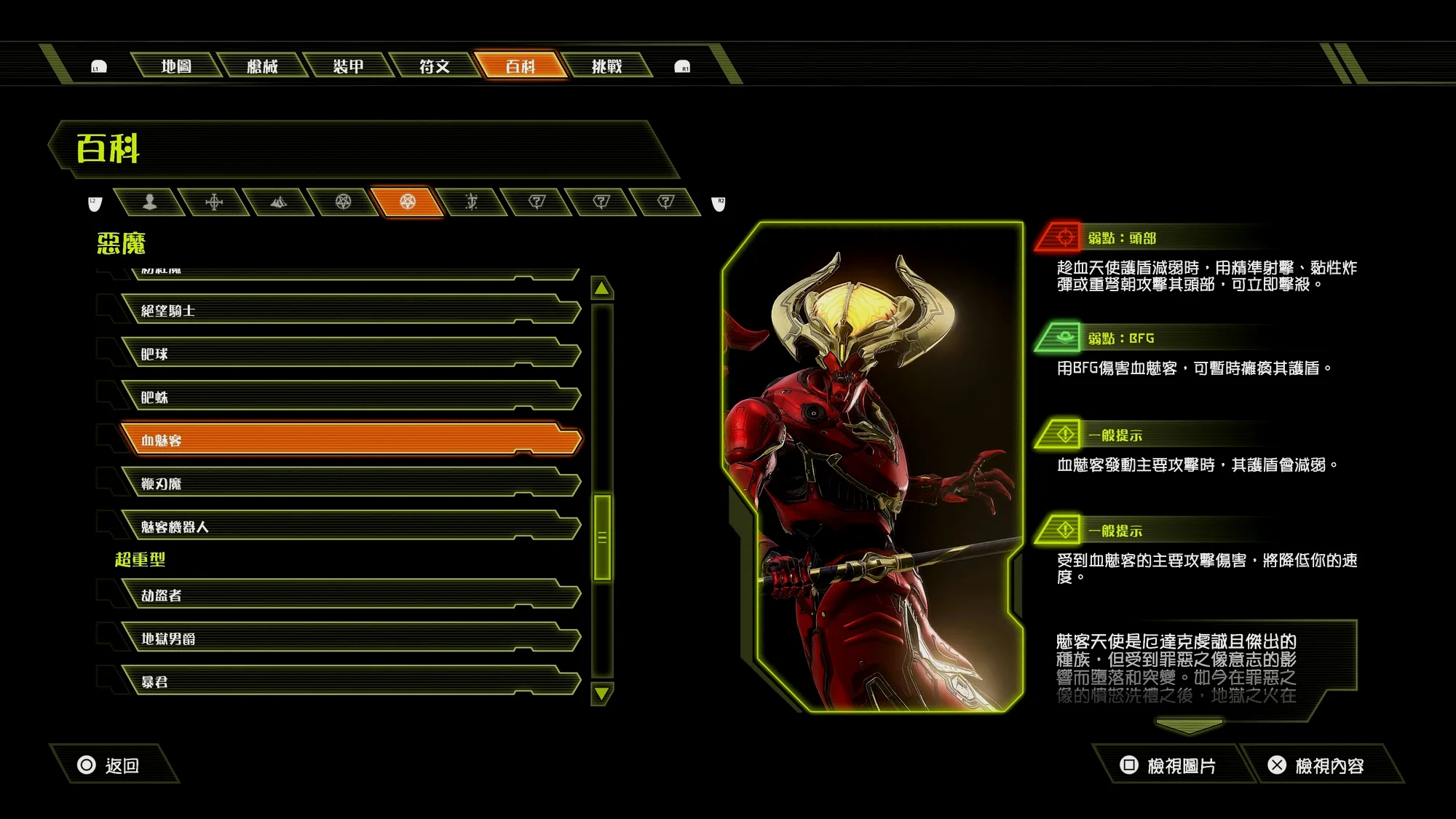This screenshot has height=819, width=1456.
Task: Switch to the 地圖 tab
Action: [x=176, y=66]
